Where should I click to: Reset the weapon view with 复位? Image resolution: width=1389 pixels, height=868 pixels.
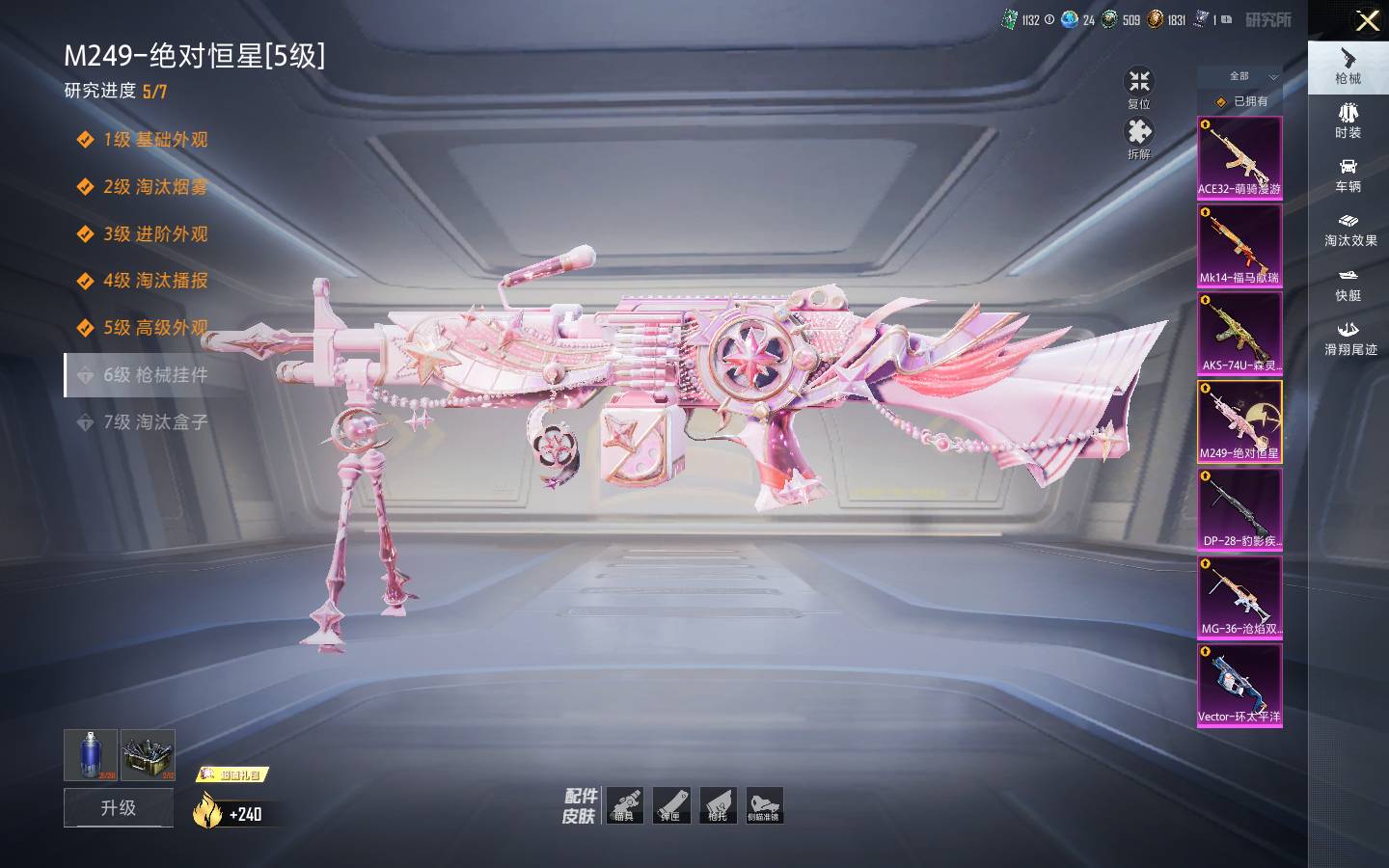[x=1139, y=87]
